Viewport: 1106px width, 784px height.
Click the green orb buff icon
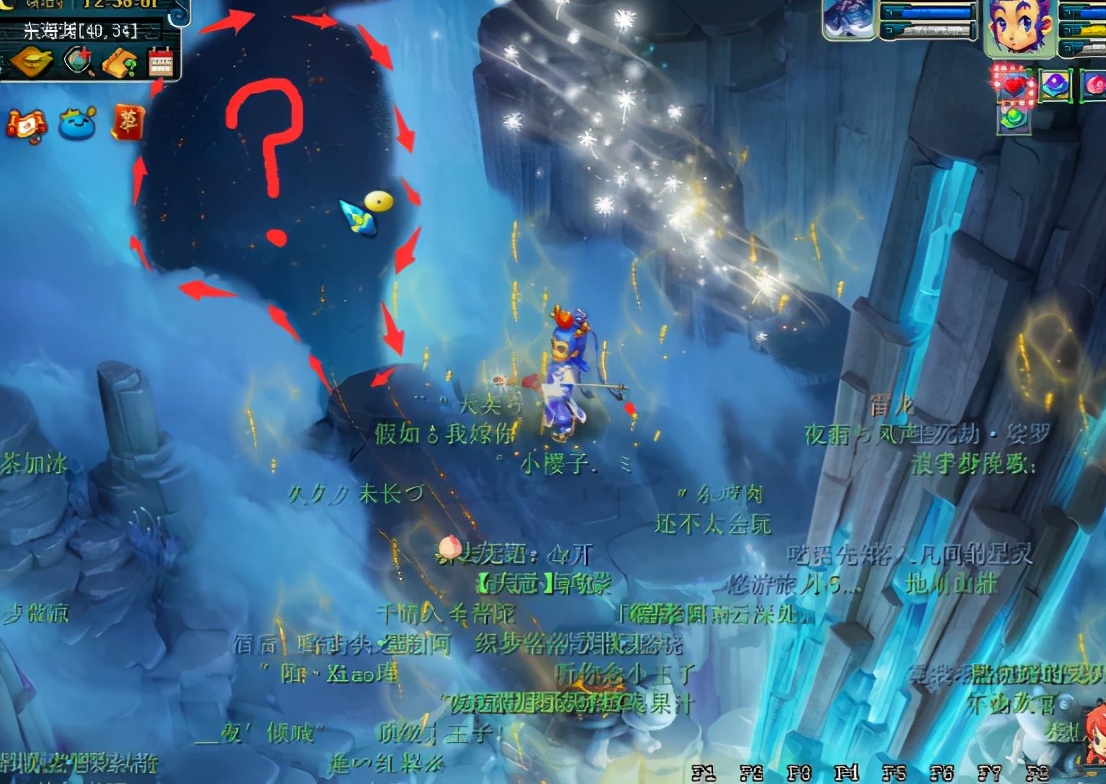pyautogui.click(x=1015, y=118)
